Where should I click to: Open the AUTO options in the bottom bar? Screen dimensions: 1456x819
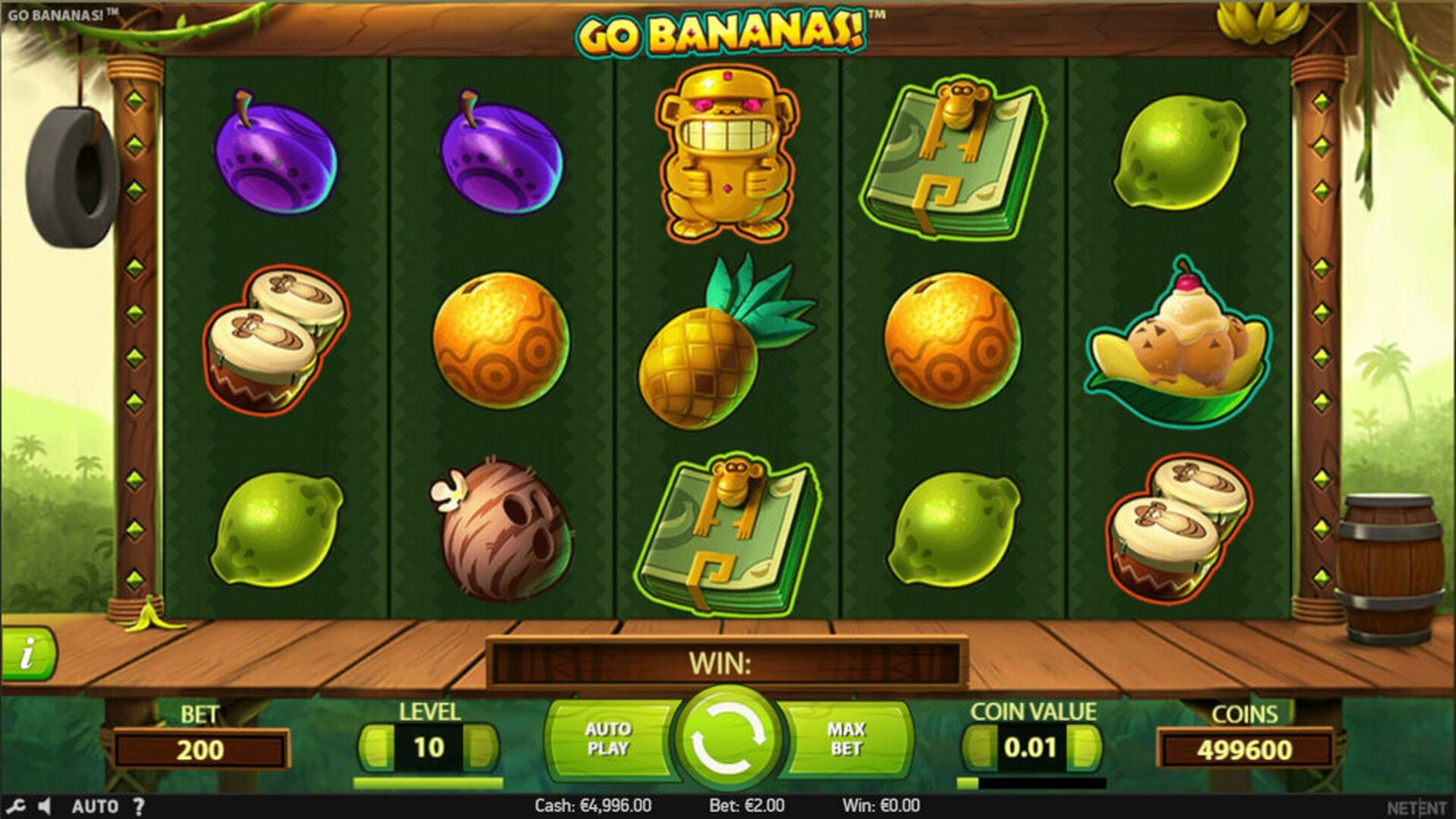point(95,806)
